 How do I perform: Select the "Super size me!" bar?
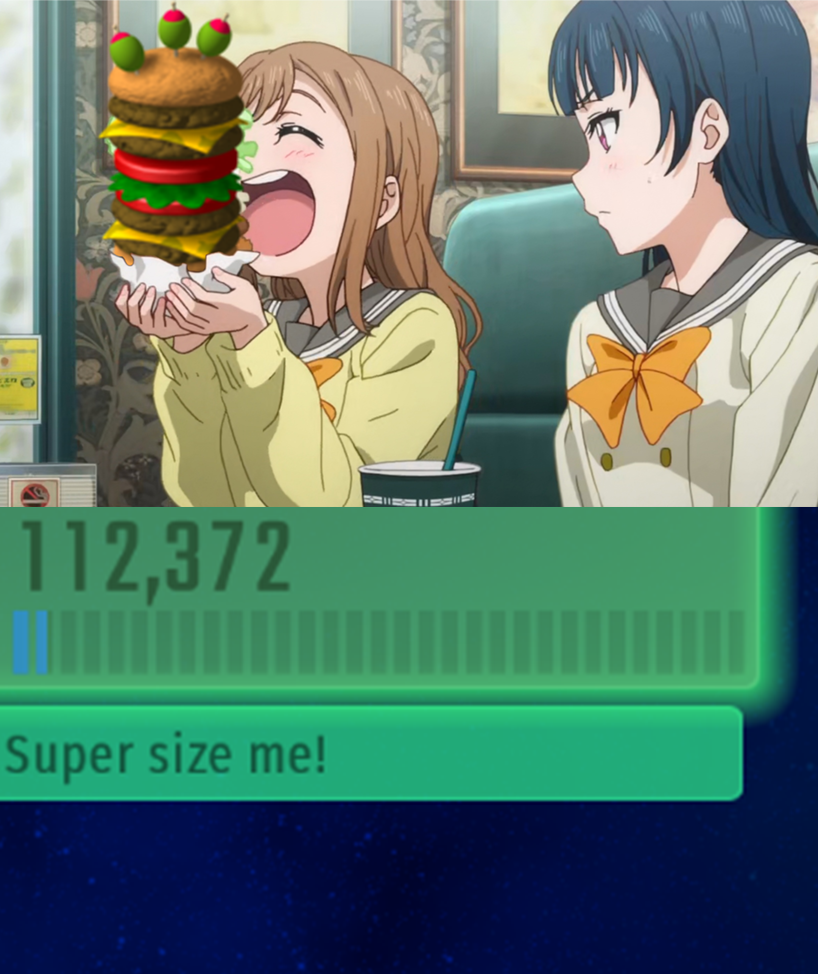(370, 753)
